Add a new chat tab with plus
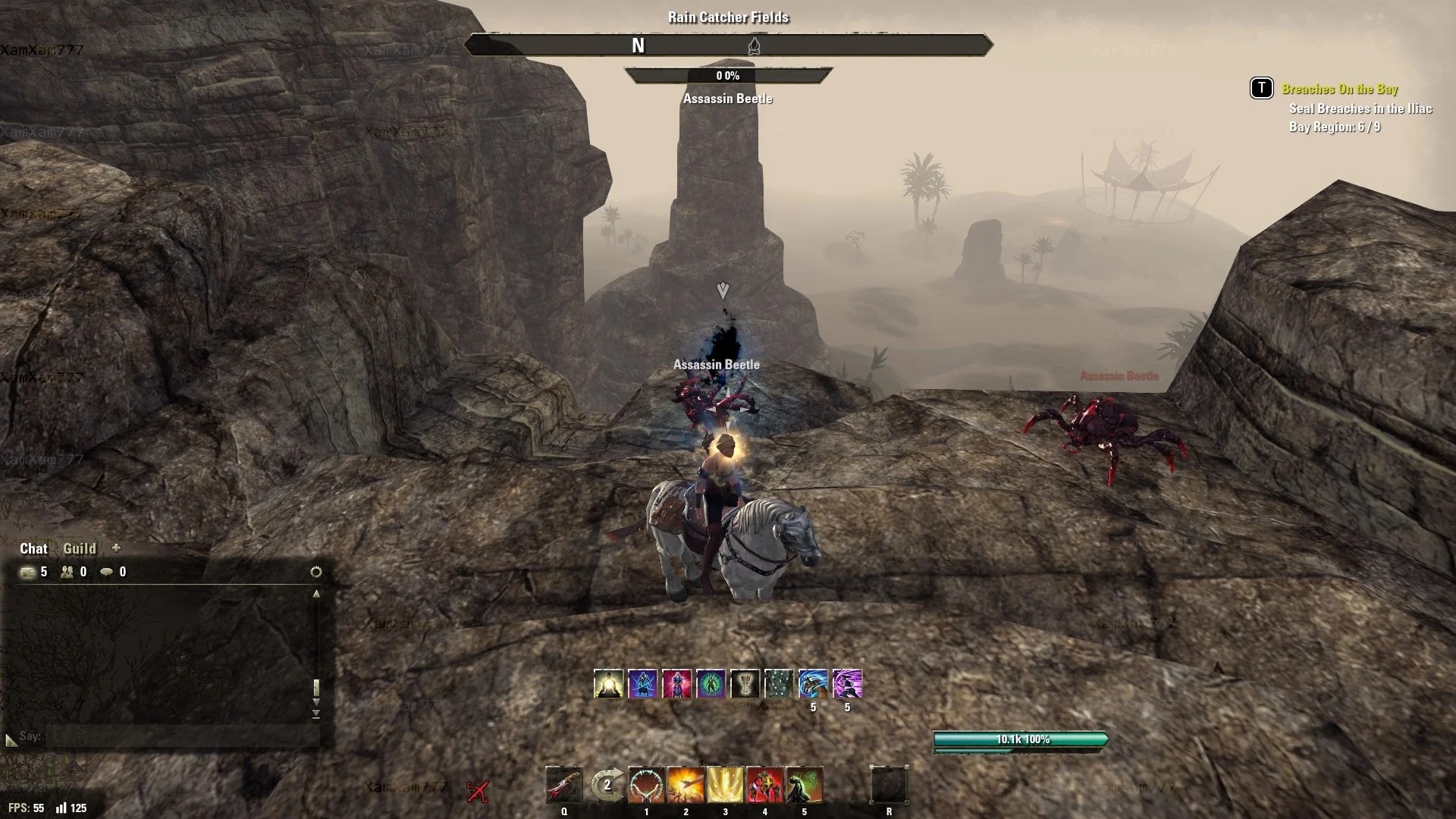The width and height of the screenshot is (1456, 819). (116, 548)
